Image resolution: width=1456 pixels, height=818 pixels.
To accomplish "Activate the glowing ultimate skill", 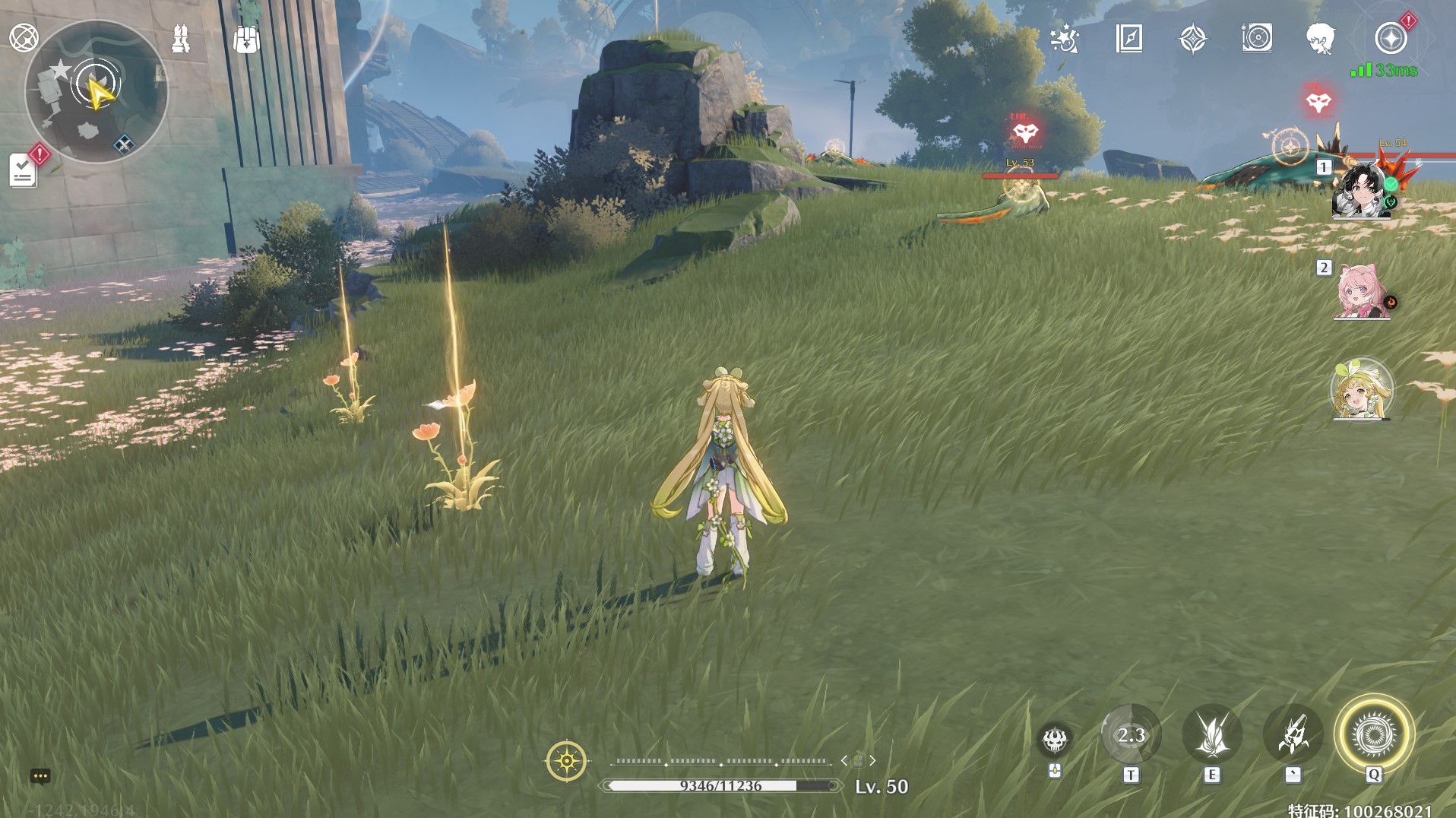I will pos(1374,734).
